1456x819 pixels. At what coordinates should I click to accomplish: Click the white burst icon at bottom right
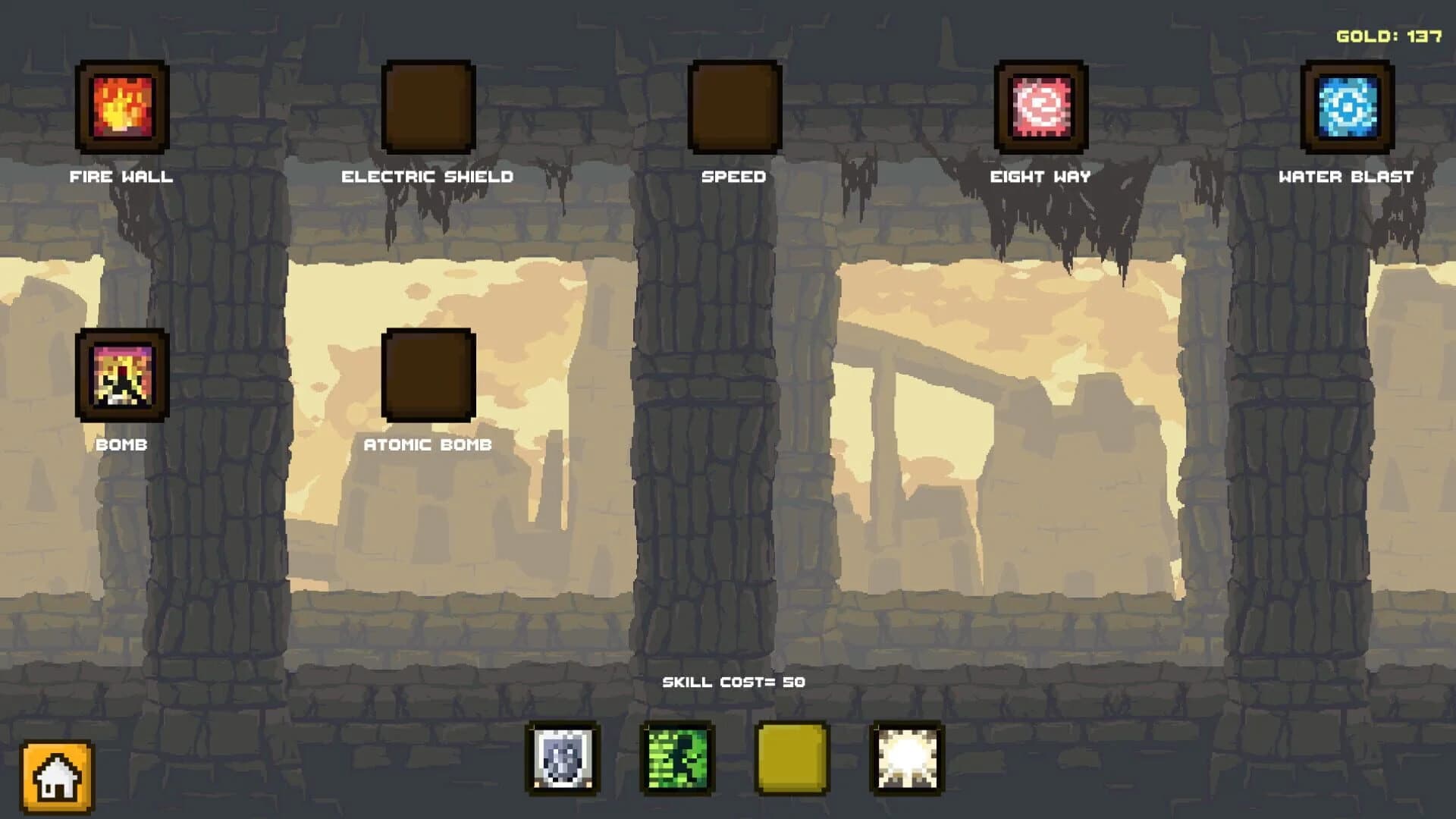pyautogui.click(x=908, y=758)
